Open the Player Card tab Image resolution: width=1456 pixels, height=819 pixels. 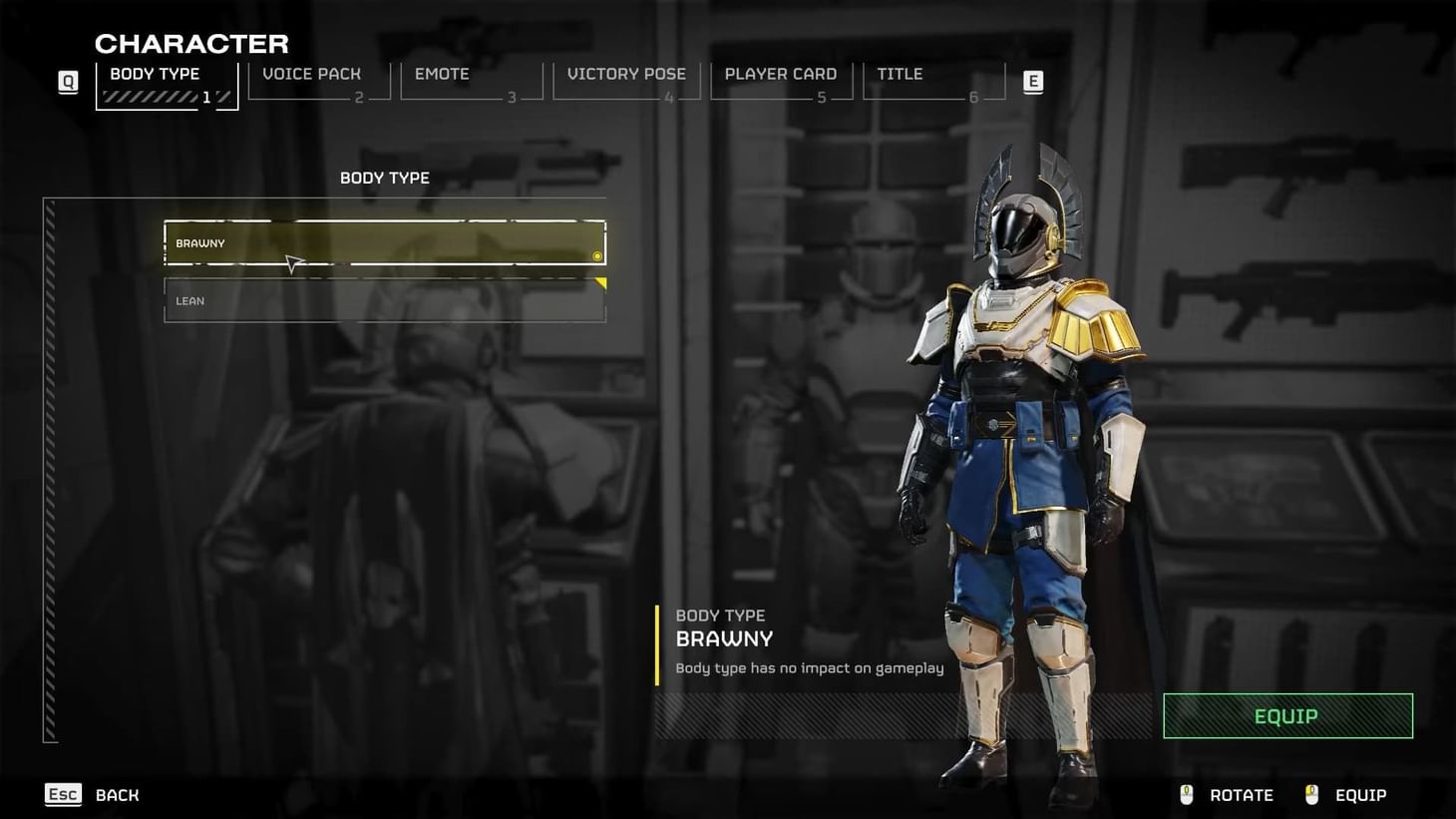(781, 74)
